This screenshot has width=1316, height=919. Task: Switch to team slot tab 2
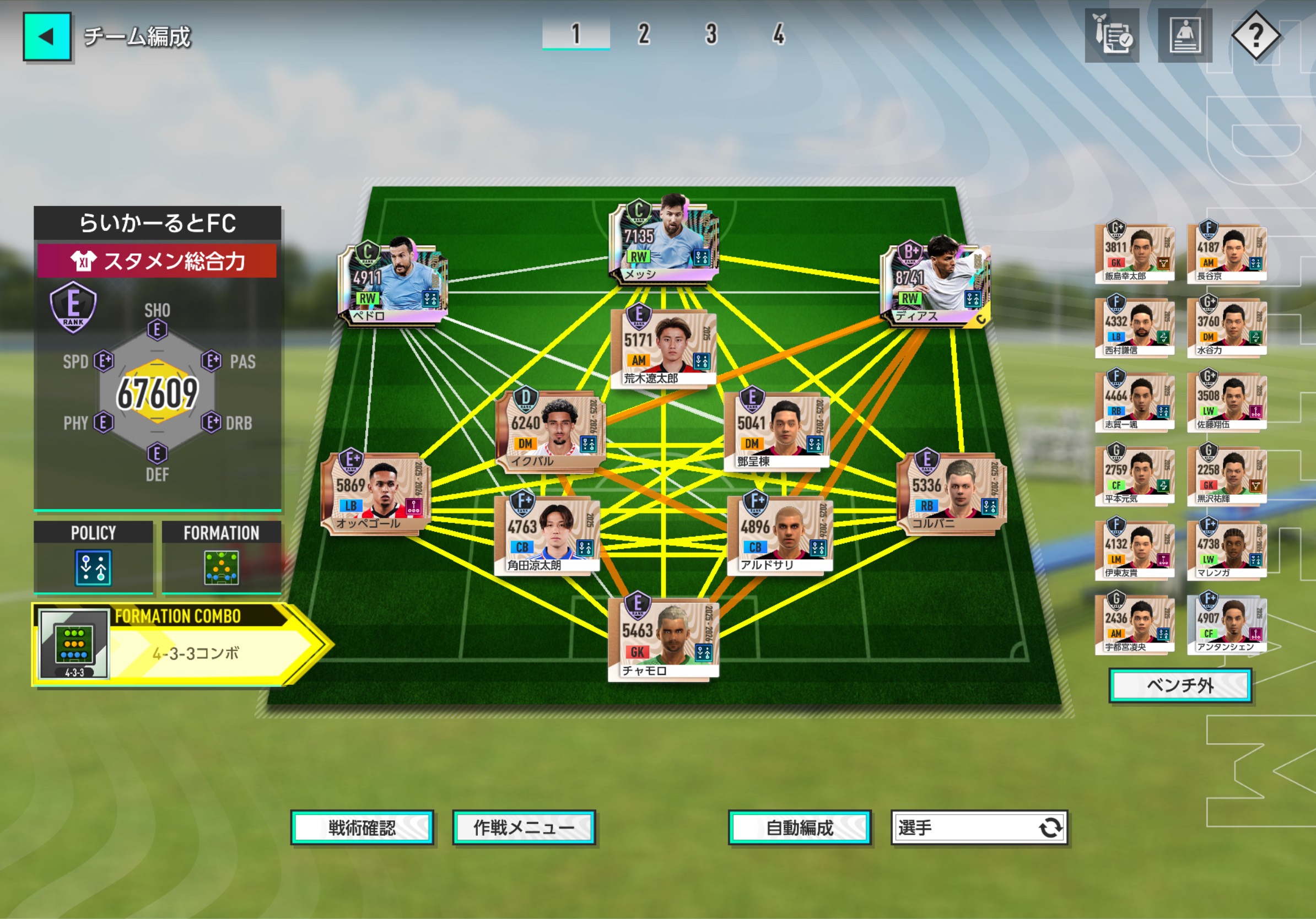(644, 34)
